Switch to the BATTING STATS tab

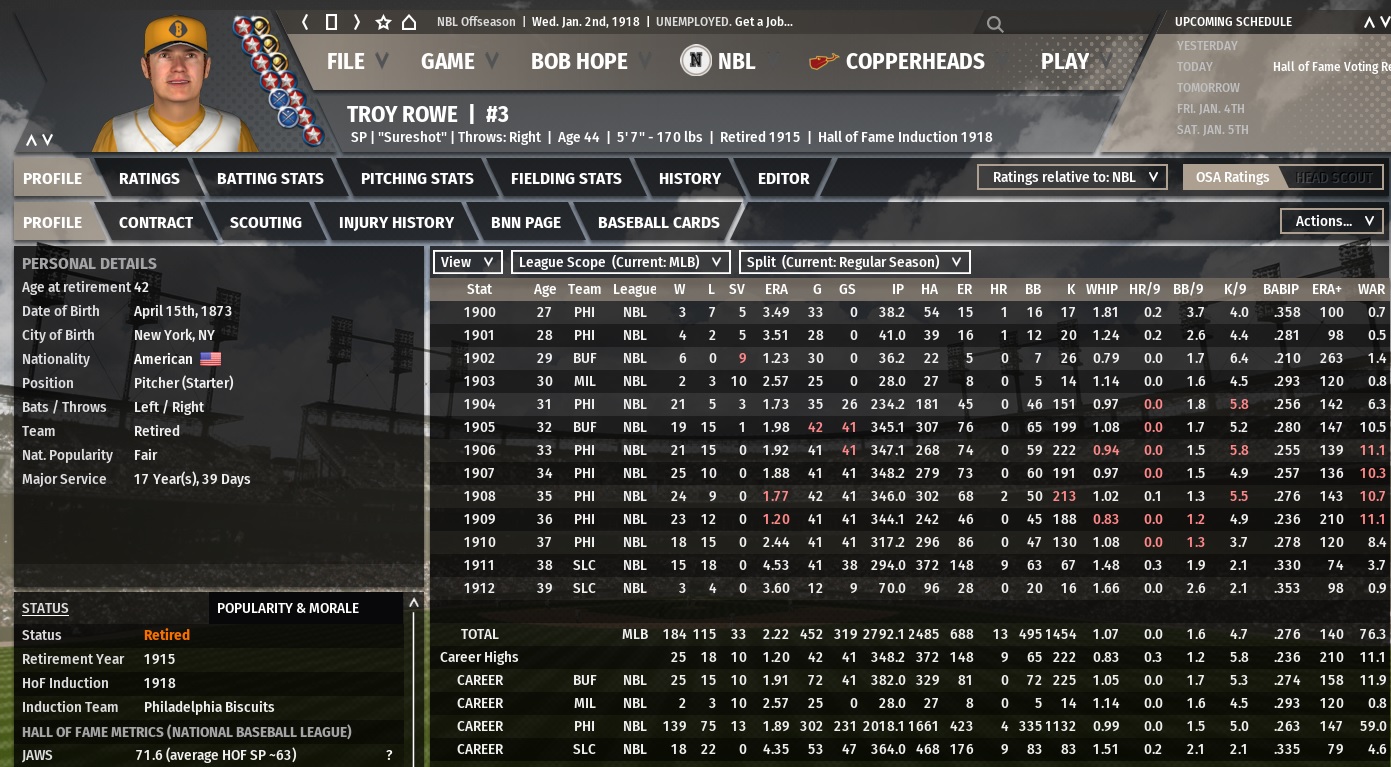[x=270, y=178]
